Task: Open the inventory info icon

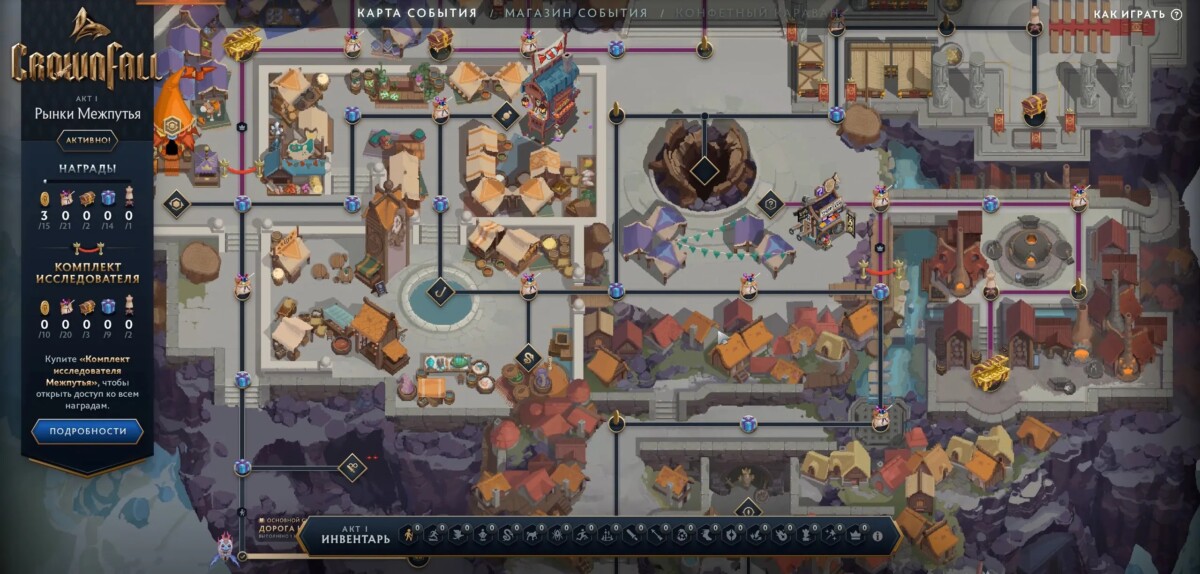Action: coord(878,537)
